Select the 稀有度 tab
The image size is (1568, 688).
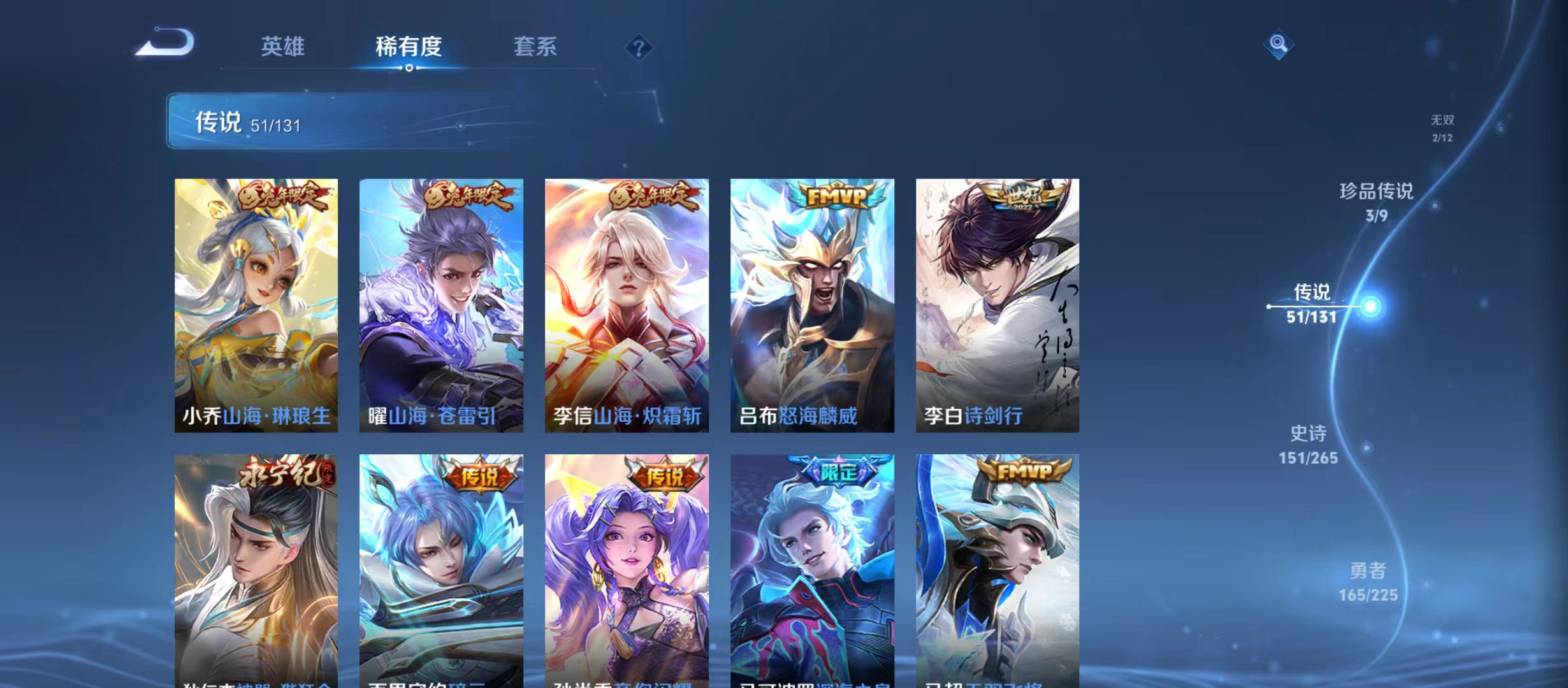click(409, 47)
